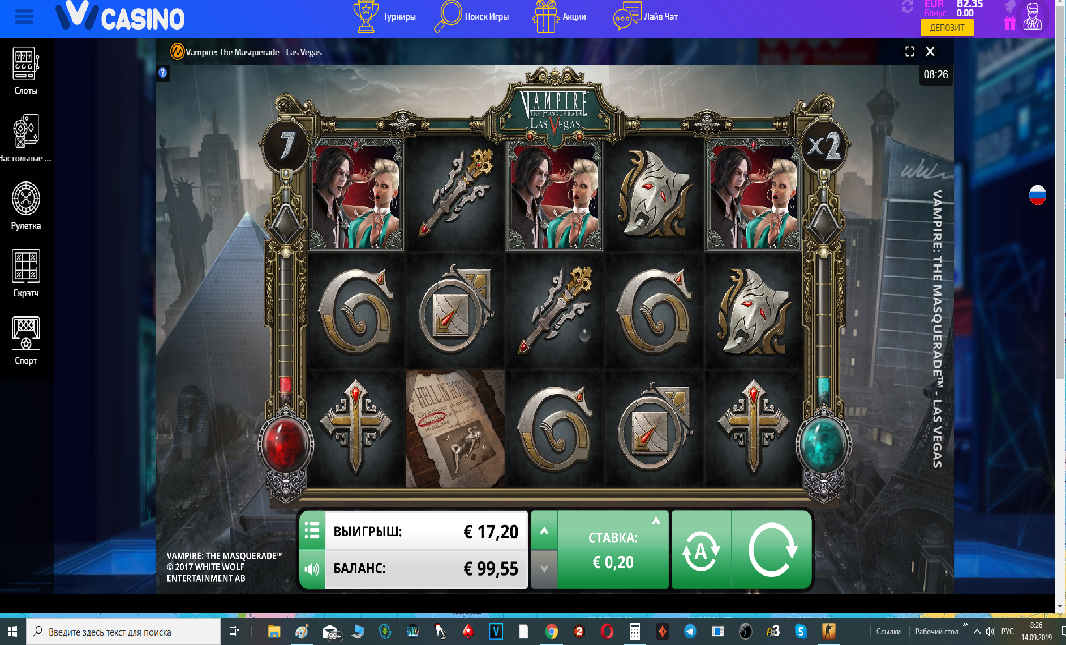This screenshot has width=1066, height=645.
Task: Switch the game to fullscreen mode
Action: point(910,51)
